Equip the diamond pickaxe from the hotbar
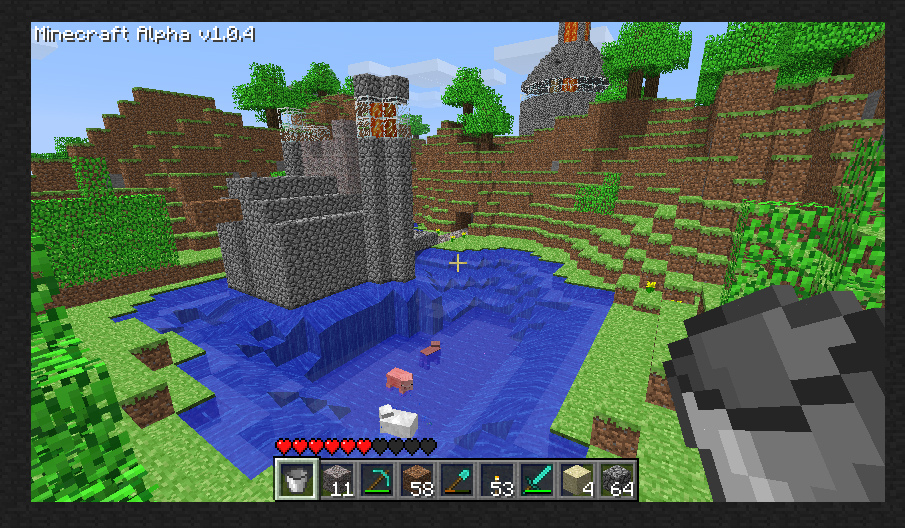Image resolution: width=905 pixels, height=528 pixels. click(x=376, y=480)
